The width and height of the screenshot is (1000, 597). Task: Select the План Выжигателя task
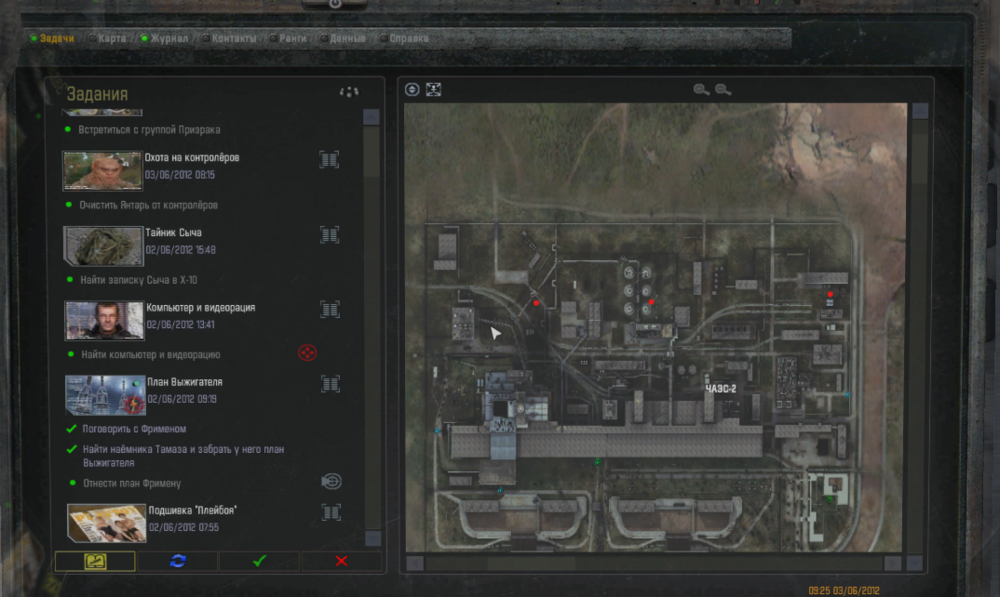184,383
